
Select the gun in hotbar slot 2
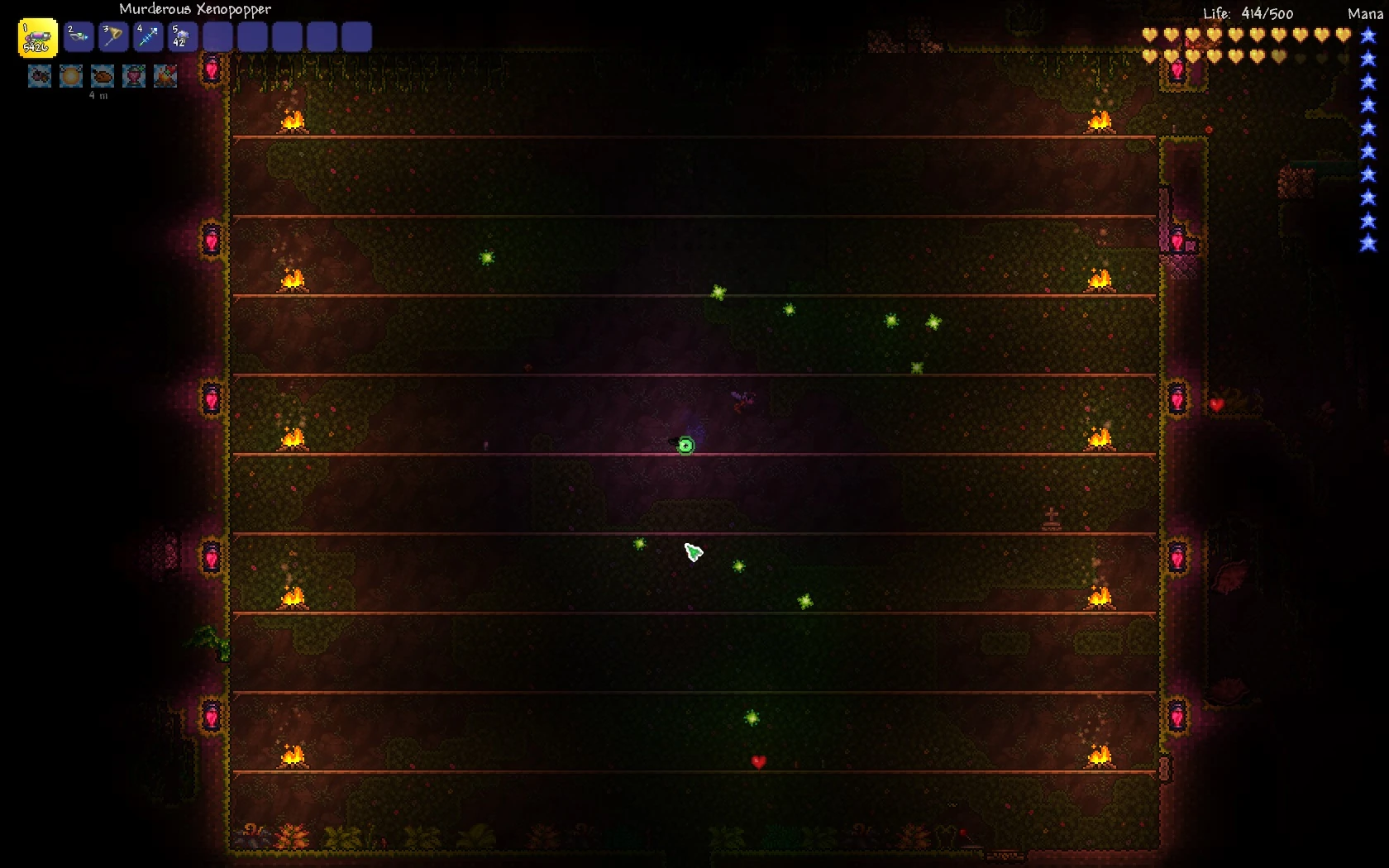[x=79, y=37]
